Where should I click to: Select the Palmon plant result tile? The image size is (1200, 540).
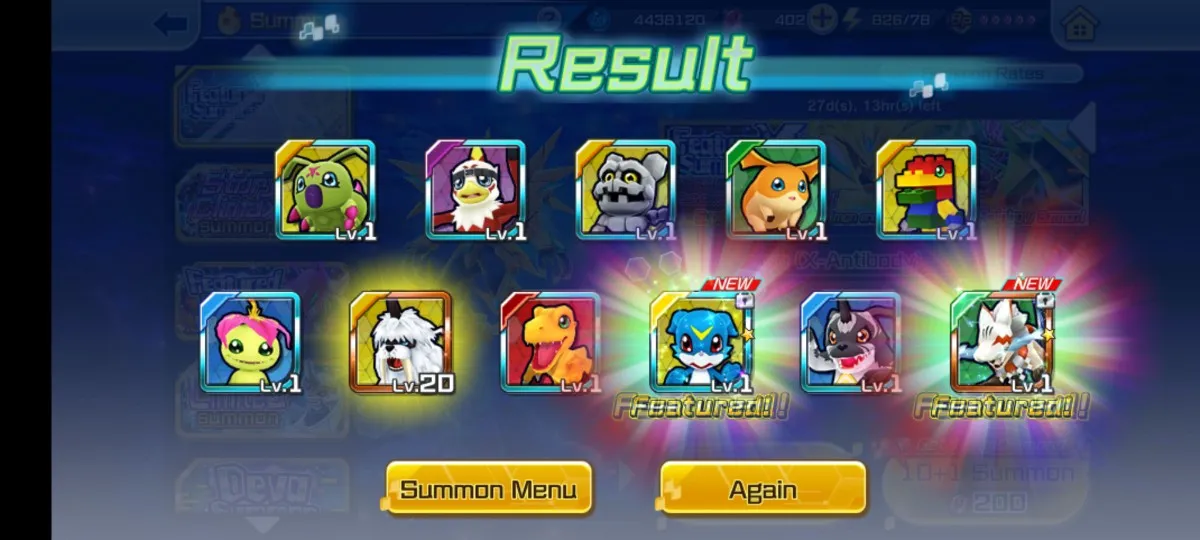pos(250,342)
